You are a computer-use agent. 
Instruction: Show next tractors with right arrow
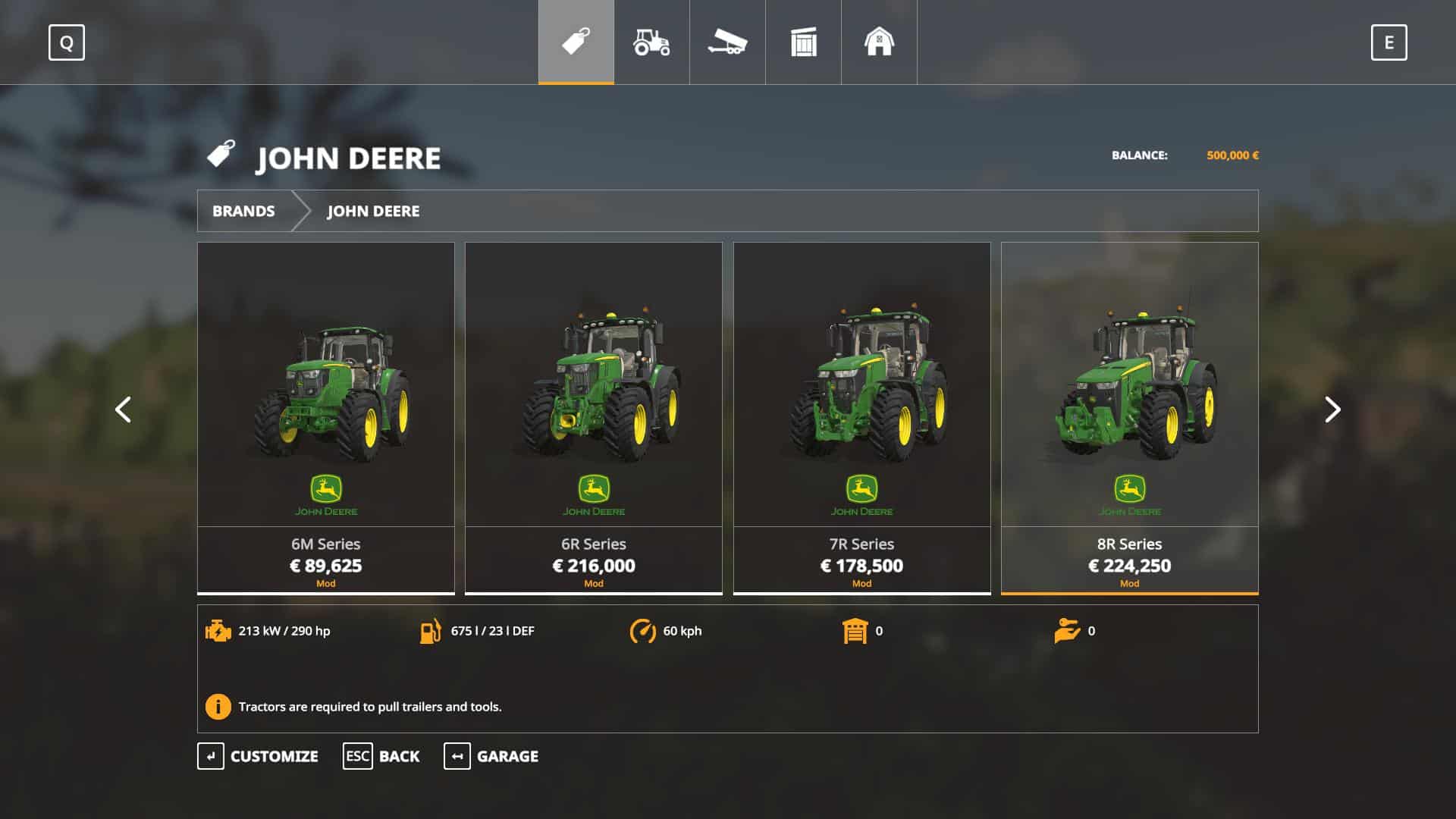point(1332,409)
